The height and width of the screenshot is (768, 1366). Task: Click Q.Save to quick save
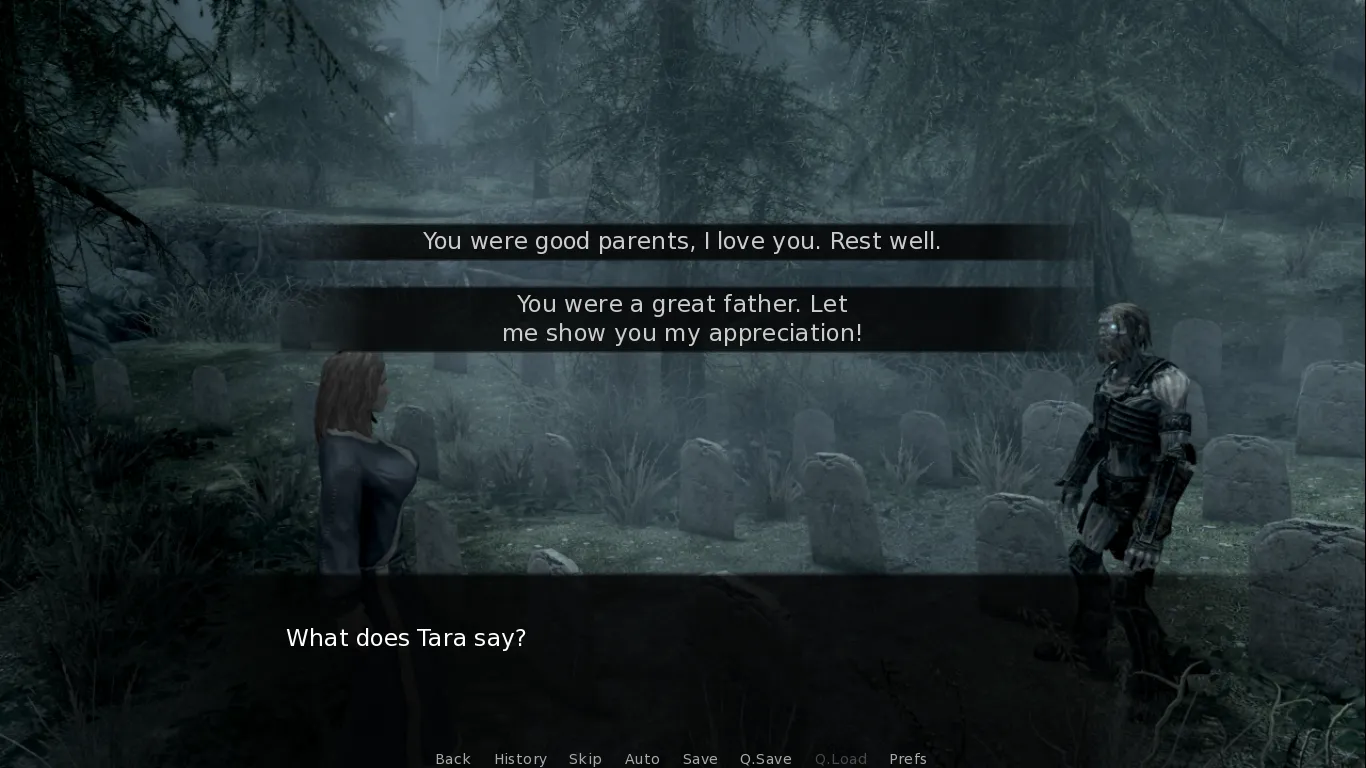[766, 759]
